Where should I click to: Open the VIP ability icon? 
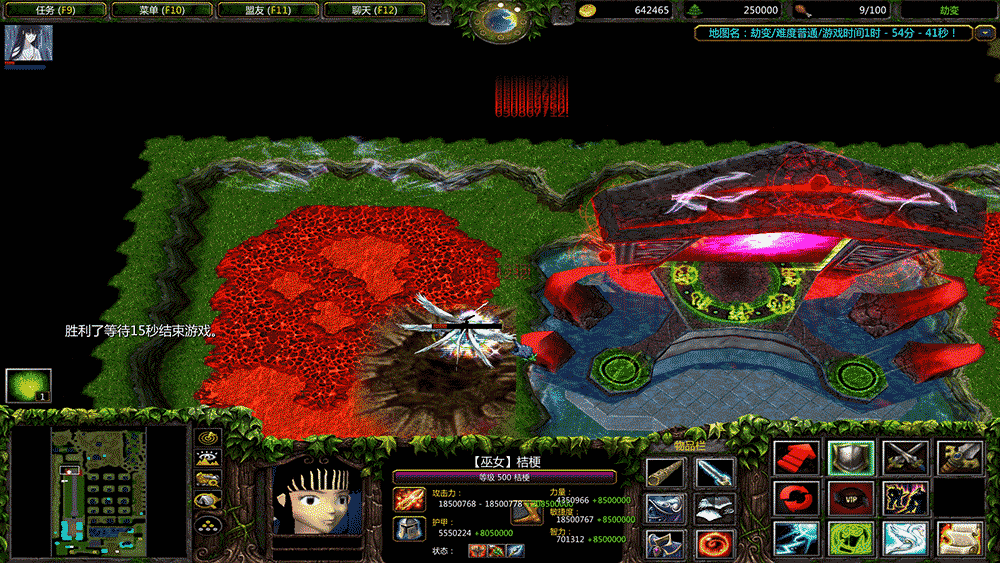(x=851, y=498)
